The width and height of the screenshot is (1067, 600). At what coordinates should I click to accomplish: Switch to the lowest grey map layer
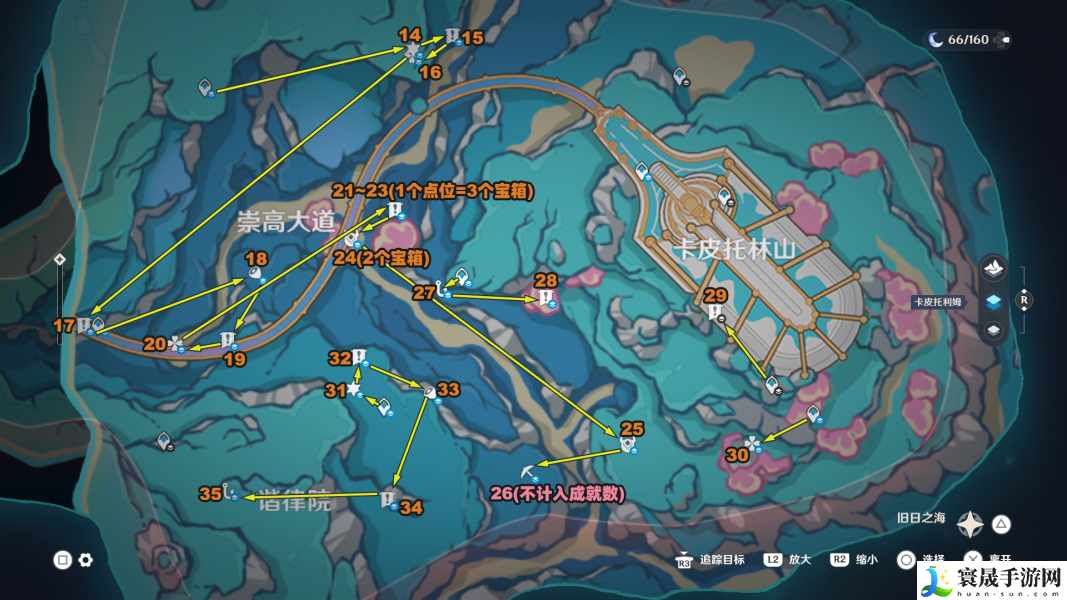pos(993,330)
